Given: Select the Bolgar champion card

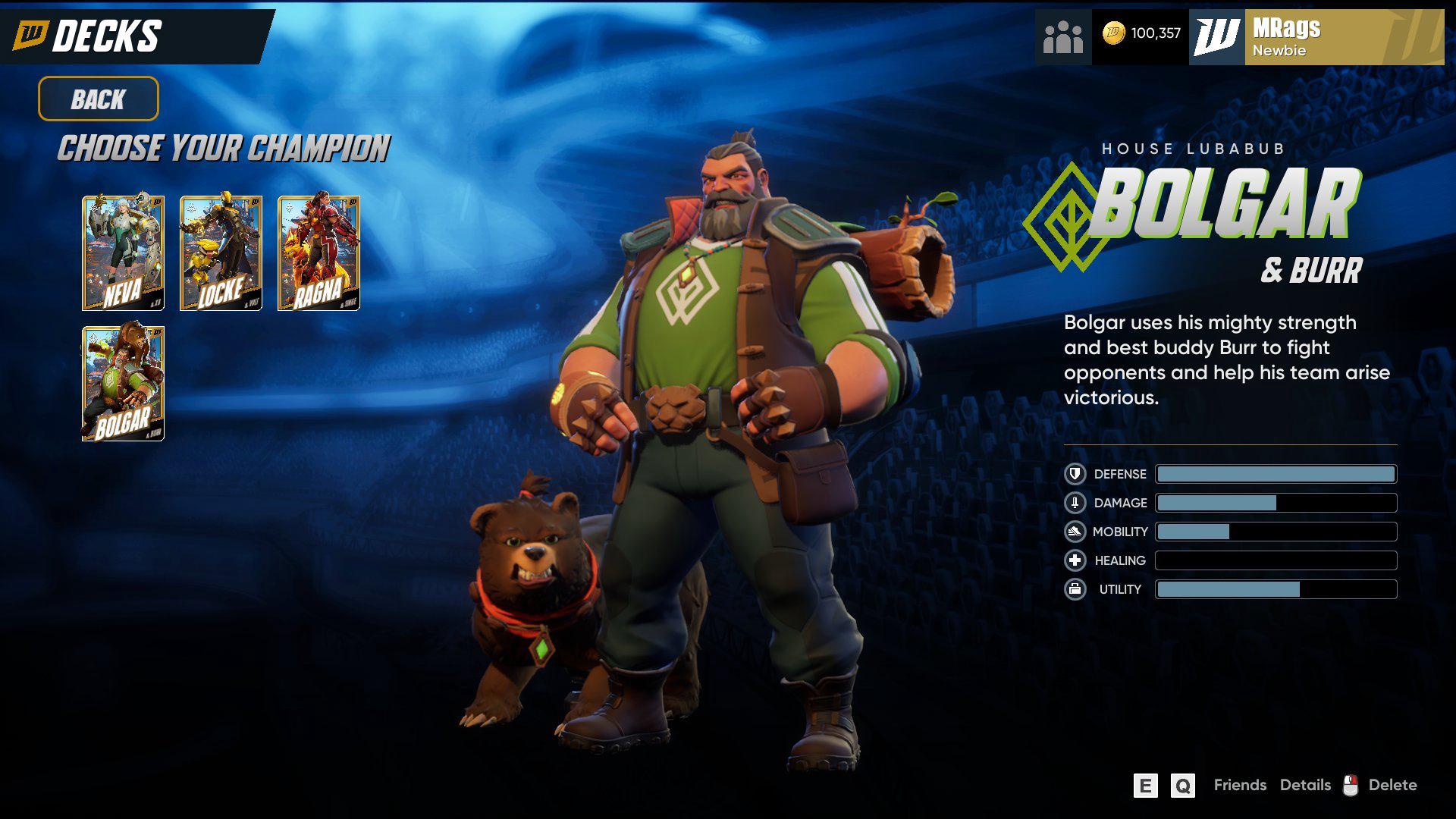Looking at the screenshot, I should click(123, 384).
